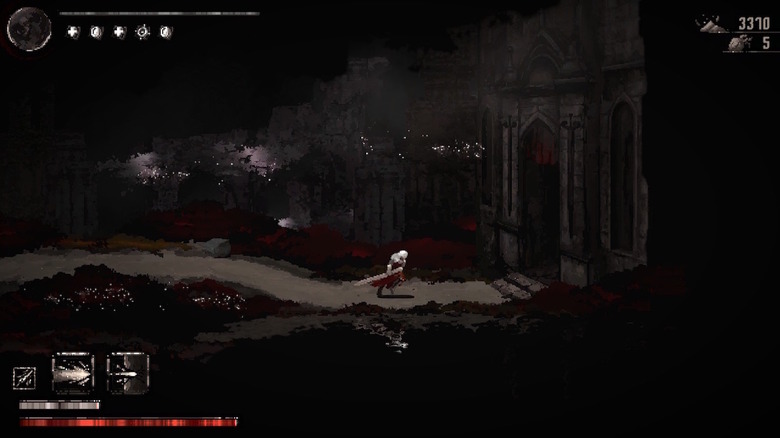The width and height of the screenshot is (780, 438).
Task: Activate the comet burst ability slot
Action: (73, 373)
